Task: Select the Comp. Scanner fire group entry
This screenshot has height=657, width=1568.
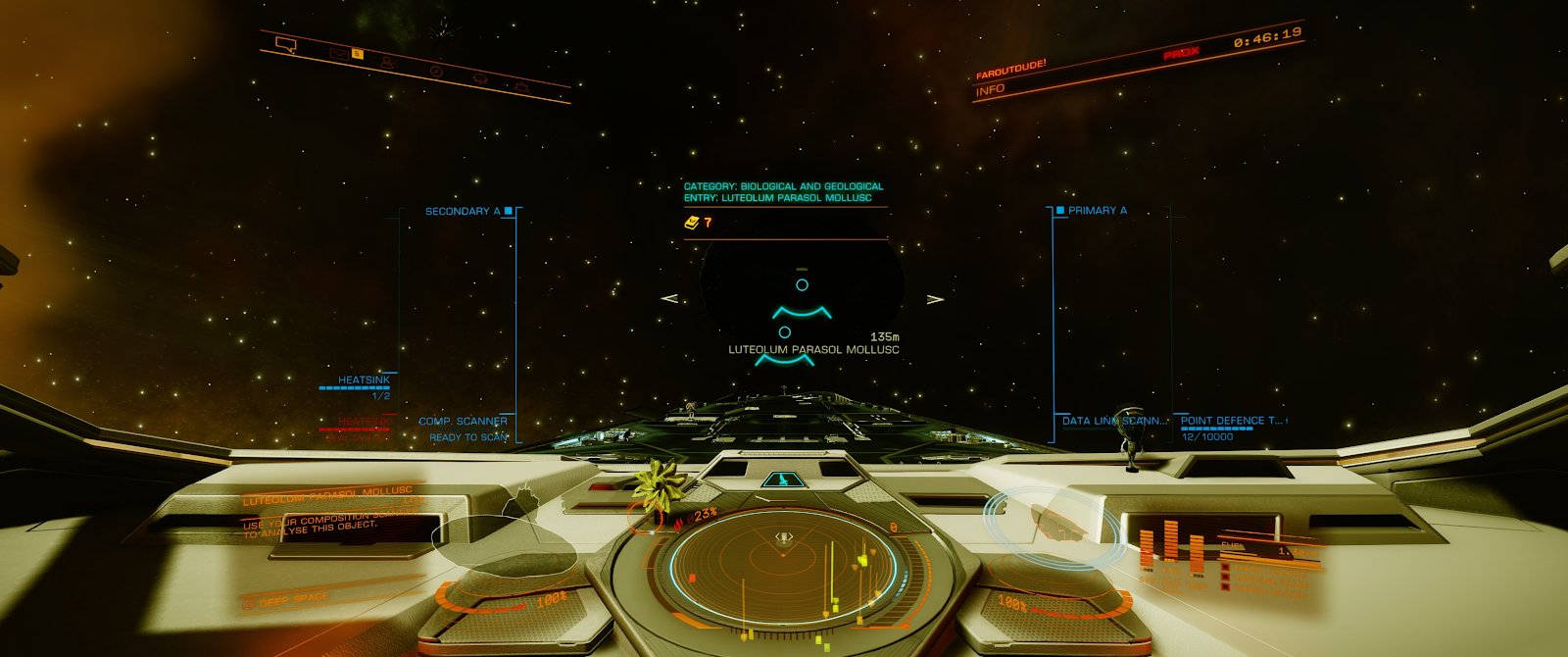Action: click(x=464, y=422)
